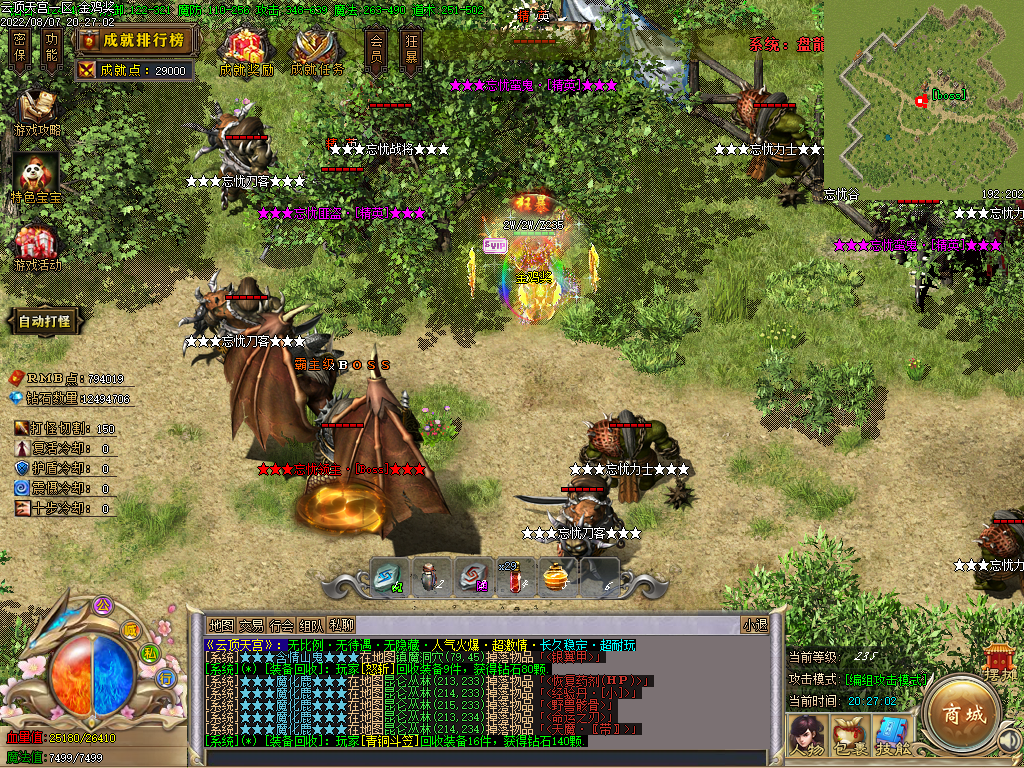Viewport: 1024px width, 768px height.
Task: Click the minimap in the corner
Action: coord(922,100)
